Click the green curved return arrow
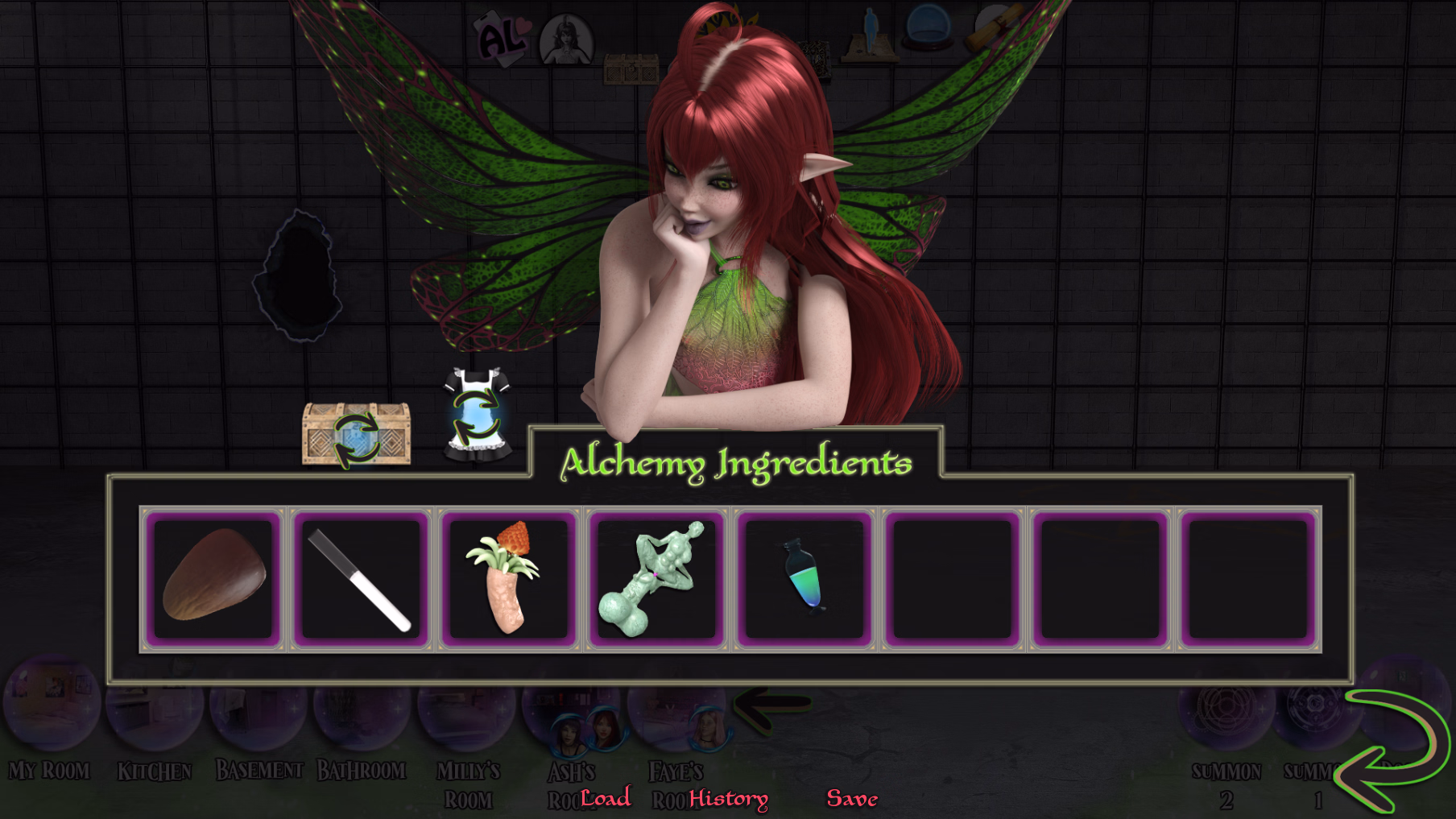 click(x=1392, y=749)
